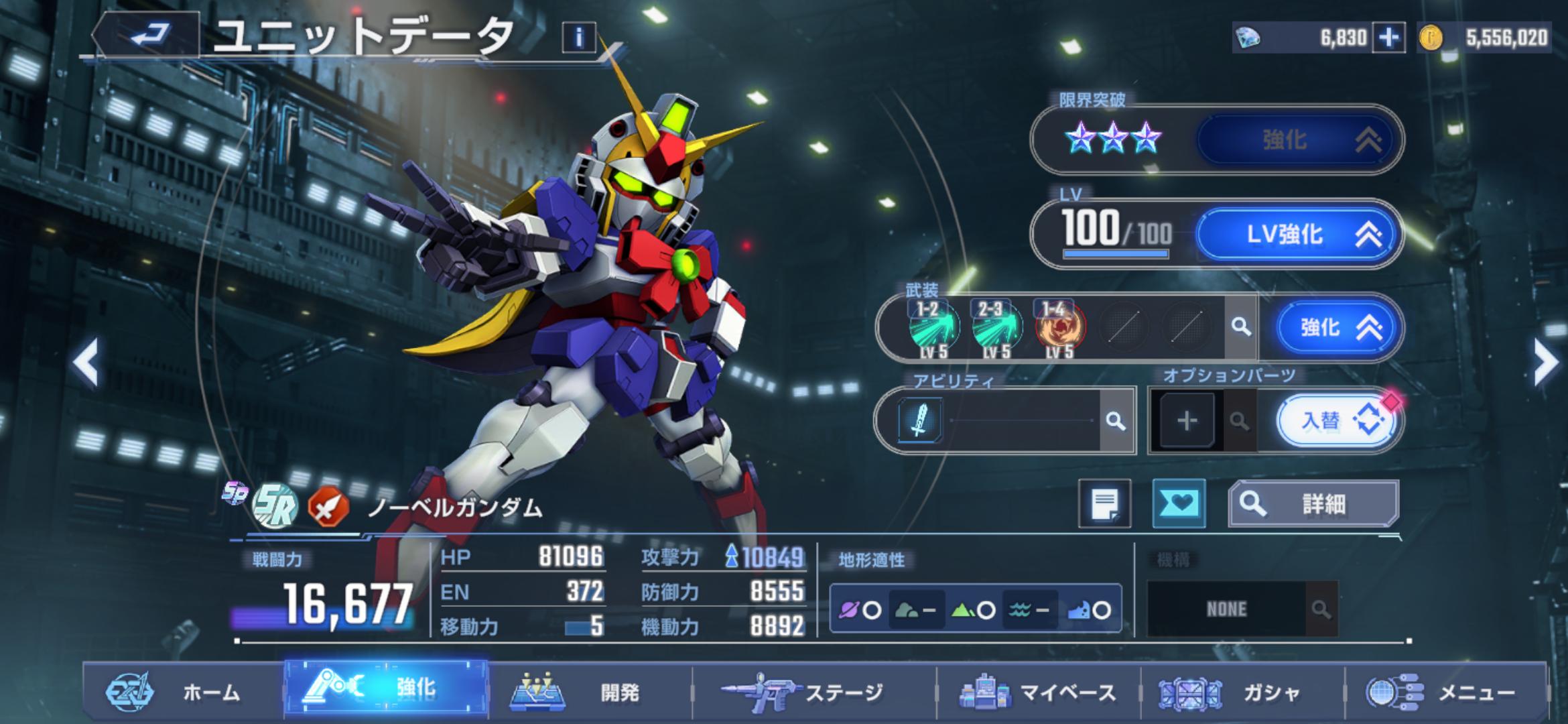Open the unit data info button
Viewport: 1568px width, 724px height.
[578, 38]
